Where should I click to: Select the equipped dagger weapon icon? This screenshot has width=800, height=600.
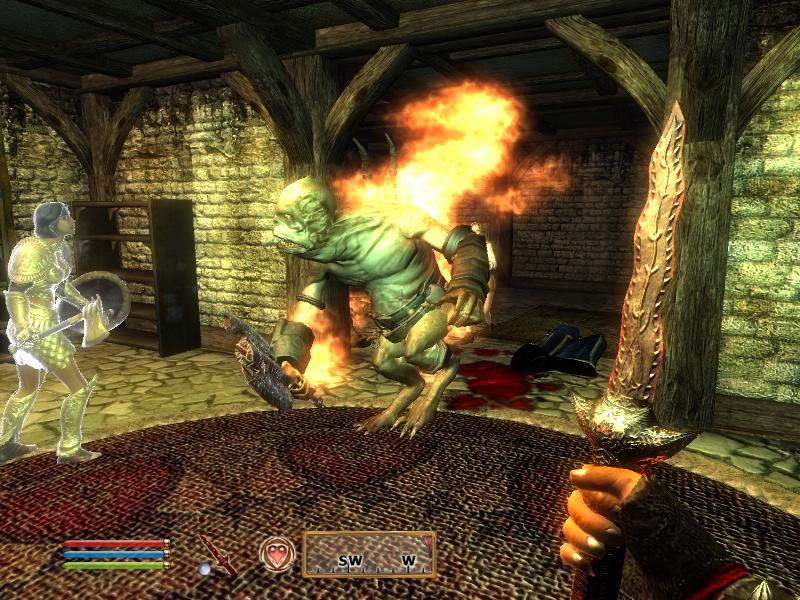tap(216, 553)
